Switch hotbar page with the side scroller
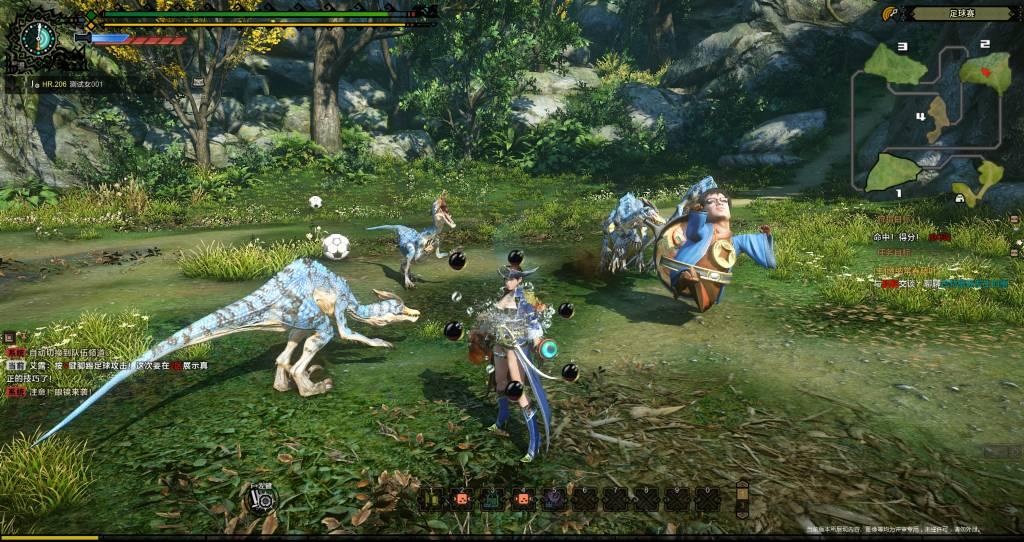1024x542 pixels. (742, 498)
